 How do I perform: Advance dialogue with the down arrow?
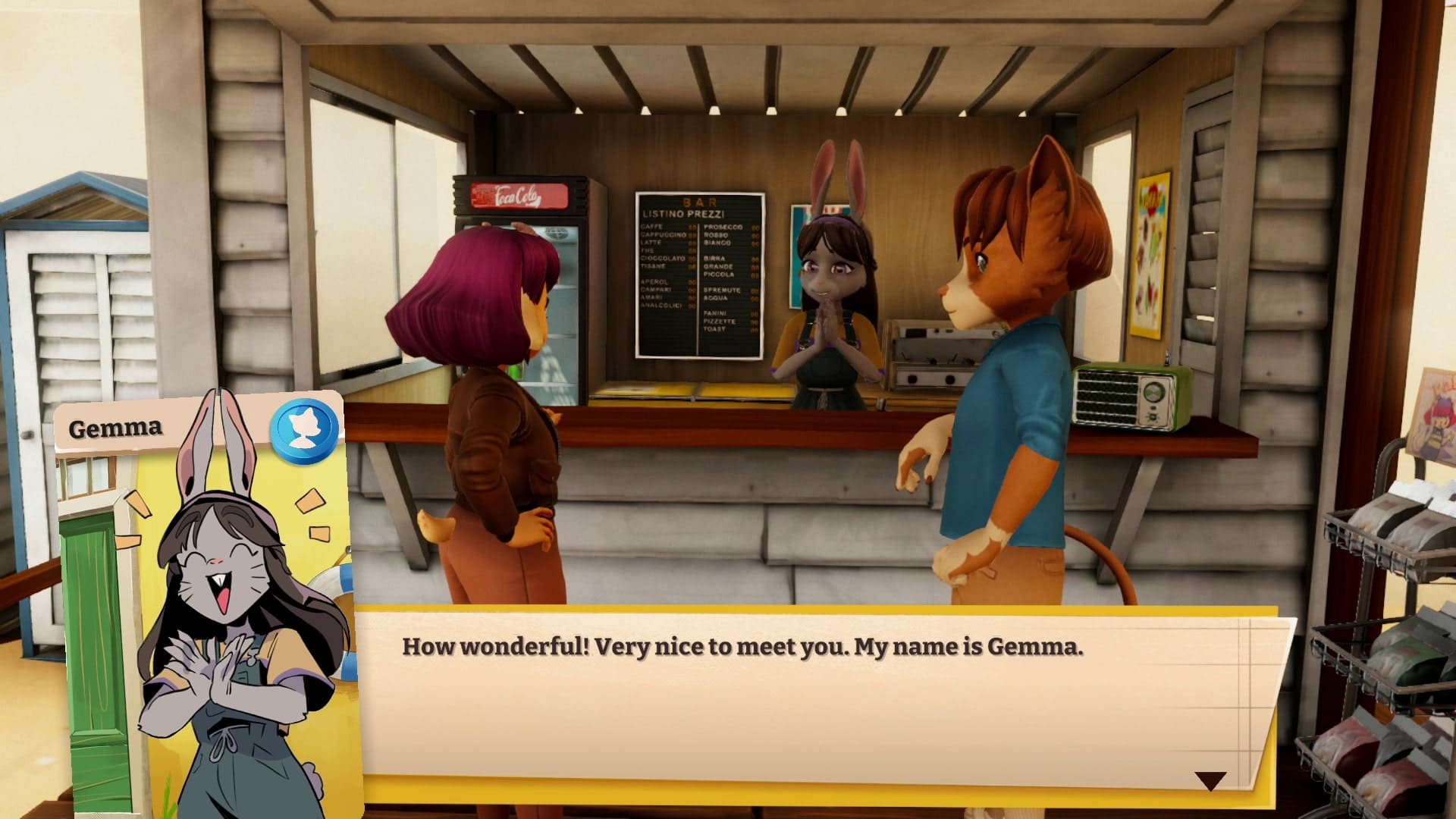(1210, 780)
